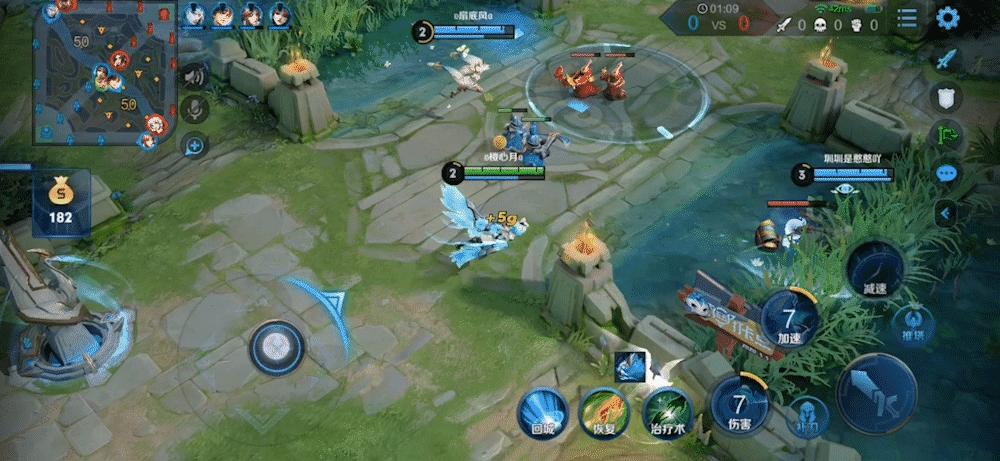Open the gear settings menu
Image resolution: width=1000 pixels, height=461 pixels.
[947, 18]
